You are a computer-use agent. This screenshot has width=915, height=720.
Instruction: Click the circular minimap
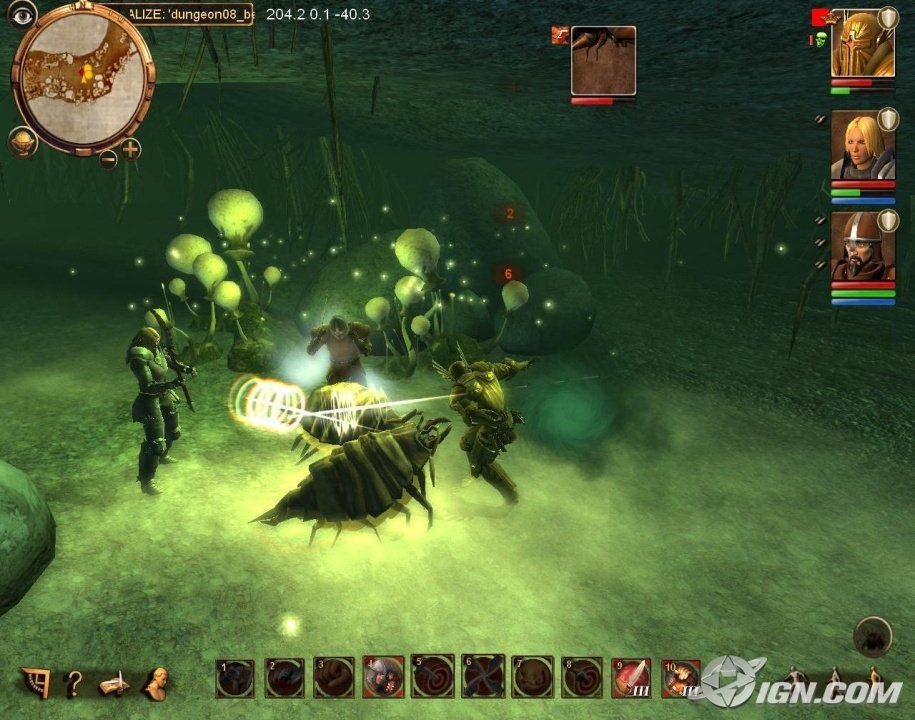coord(82,76)
